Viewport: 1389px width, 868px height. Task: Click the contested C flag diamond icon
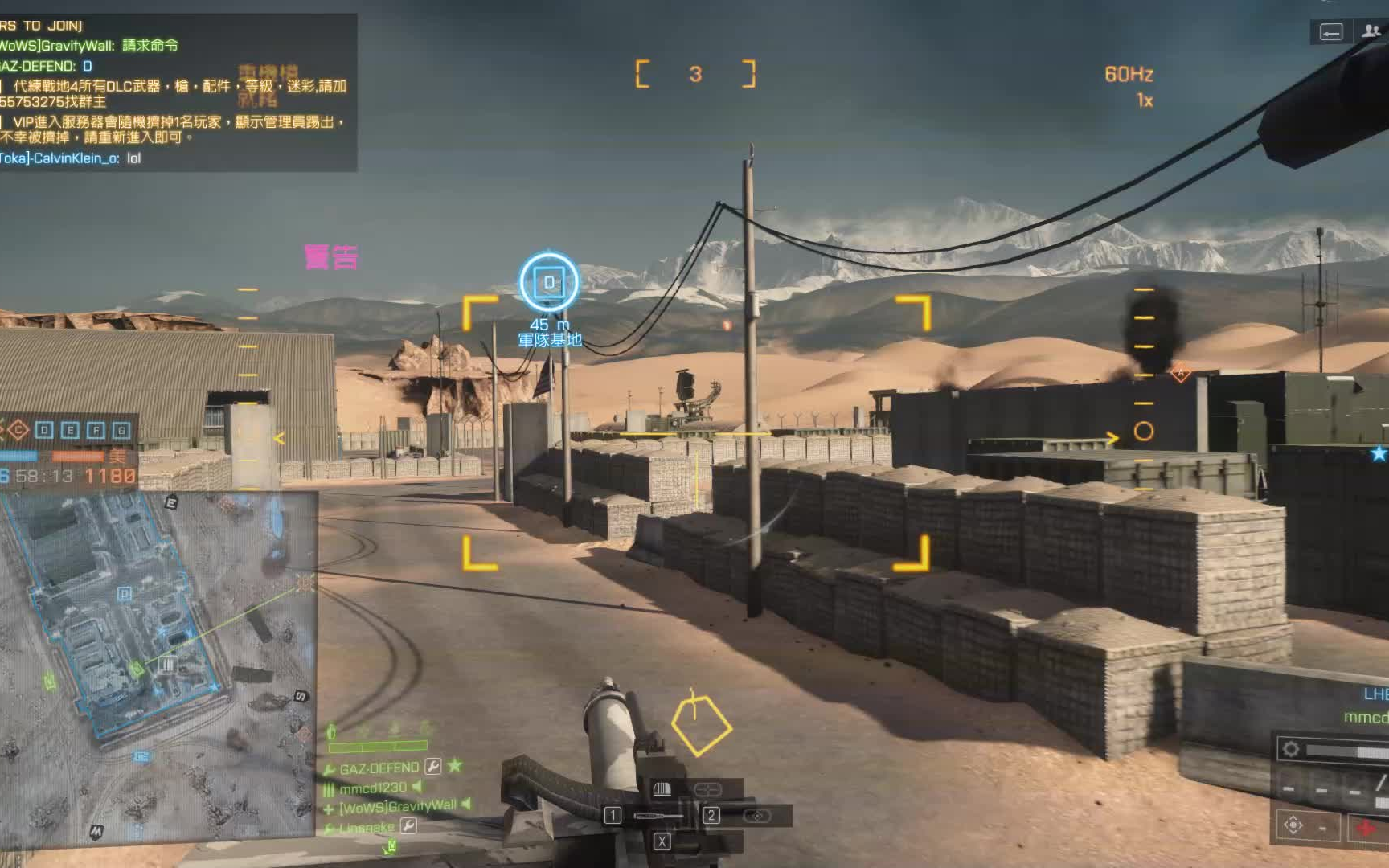(18, 431)
